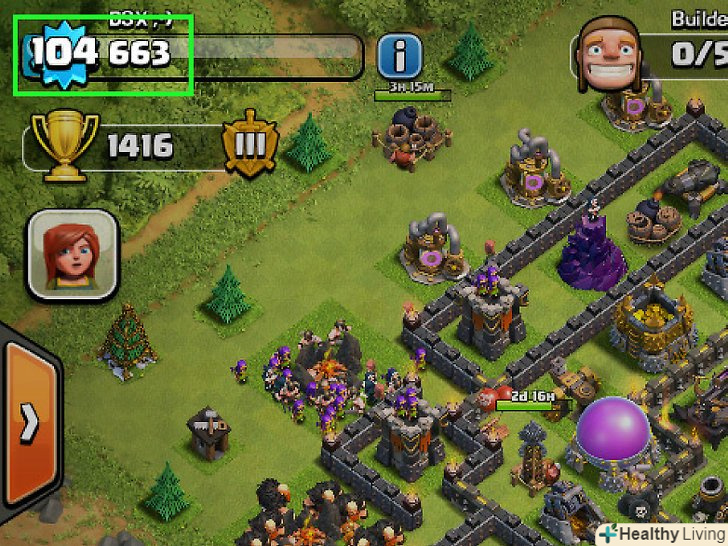
Task: Expand the orange arrow side panel
Action: tap(27, 423)
